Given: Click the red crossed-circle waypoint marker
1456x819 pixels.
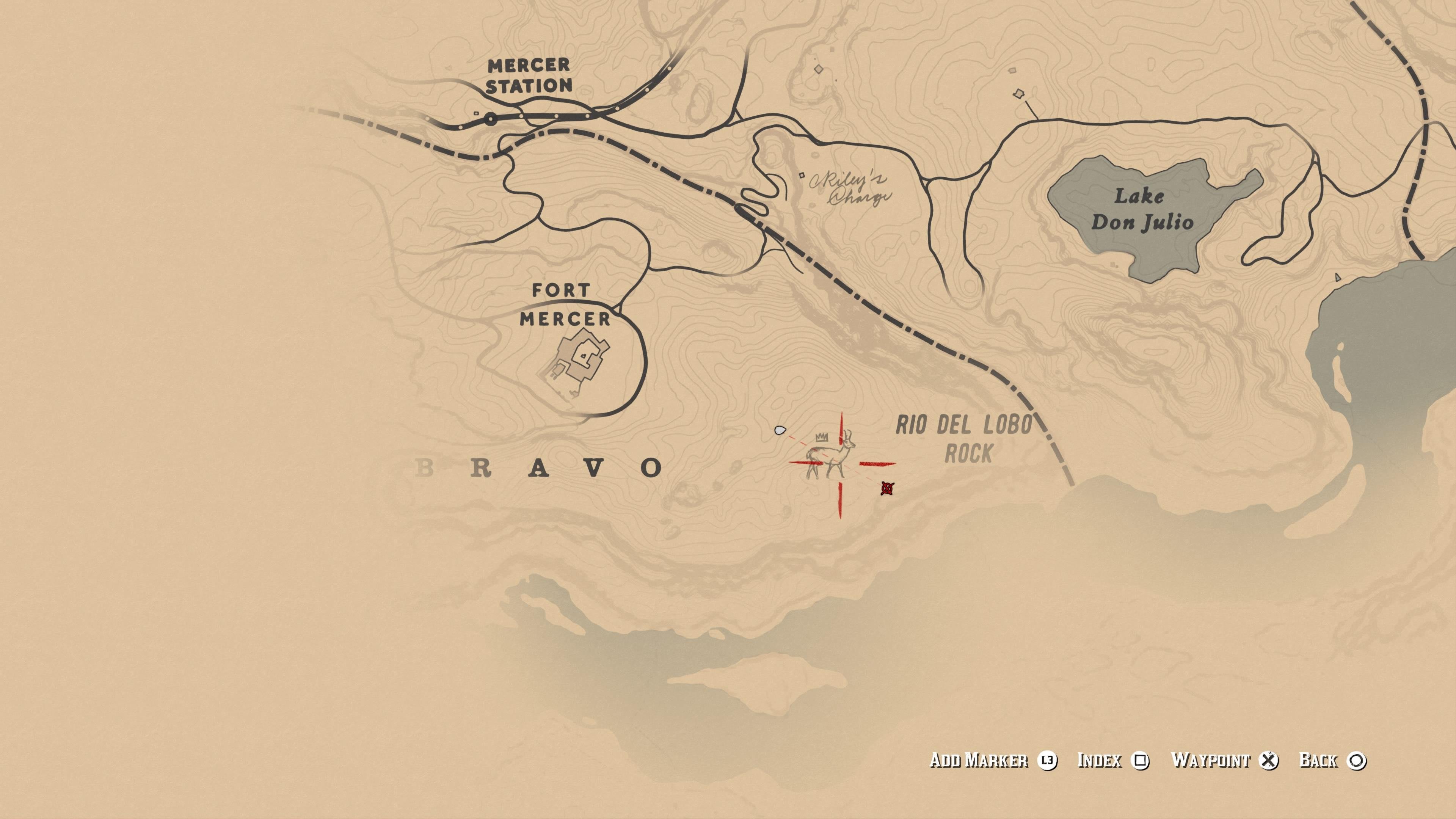Looking at the screenshot, I should [887, 488].
